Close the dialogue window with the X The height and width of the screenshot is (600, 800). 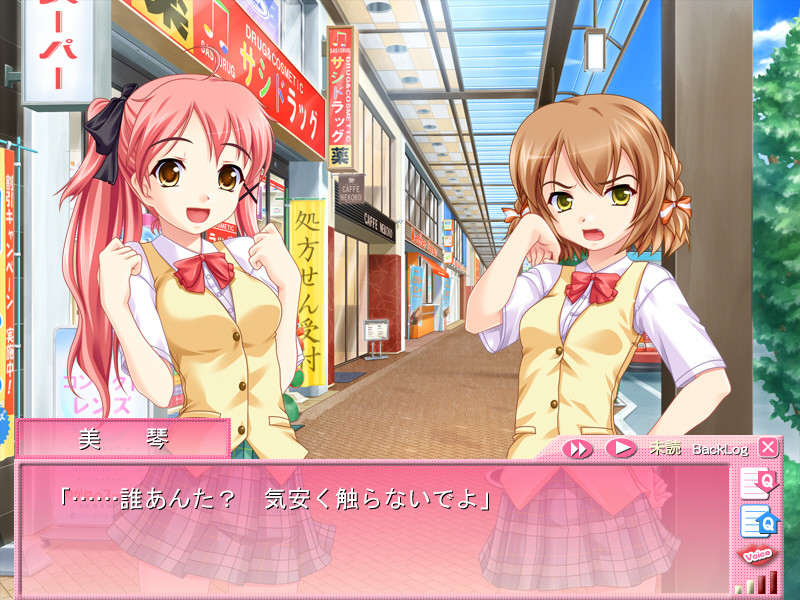[x=767, y=447]
